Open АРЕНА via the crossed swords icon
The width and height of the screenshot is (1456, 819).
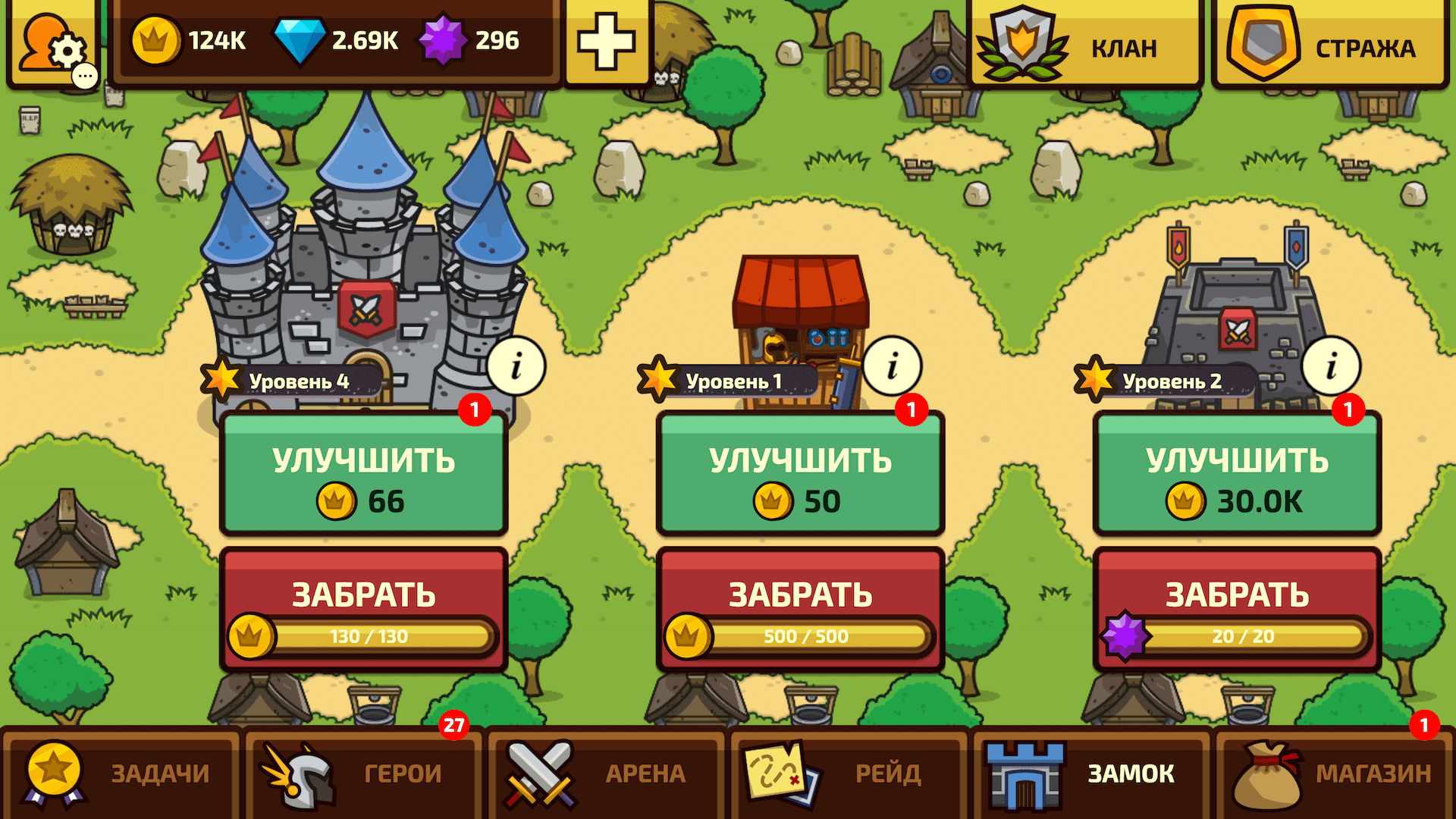tap(540, 773)
